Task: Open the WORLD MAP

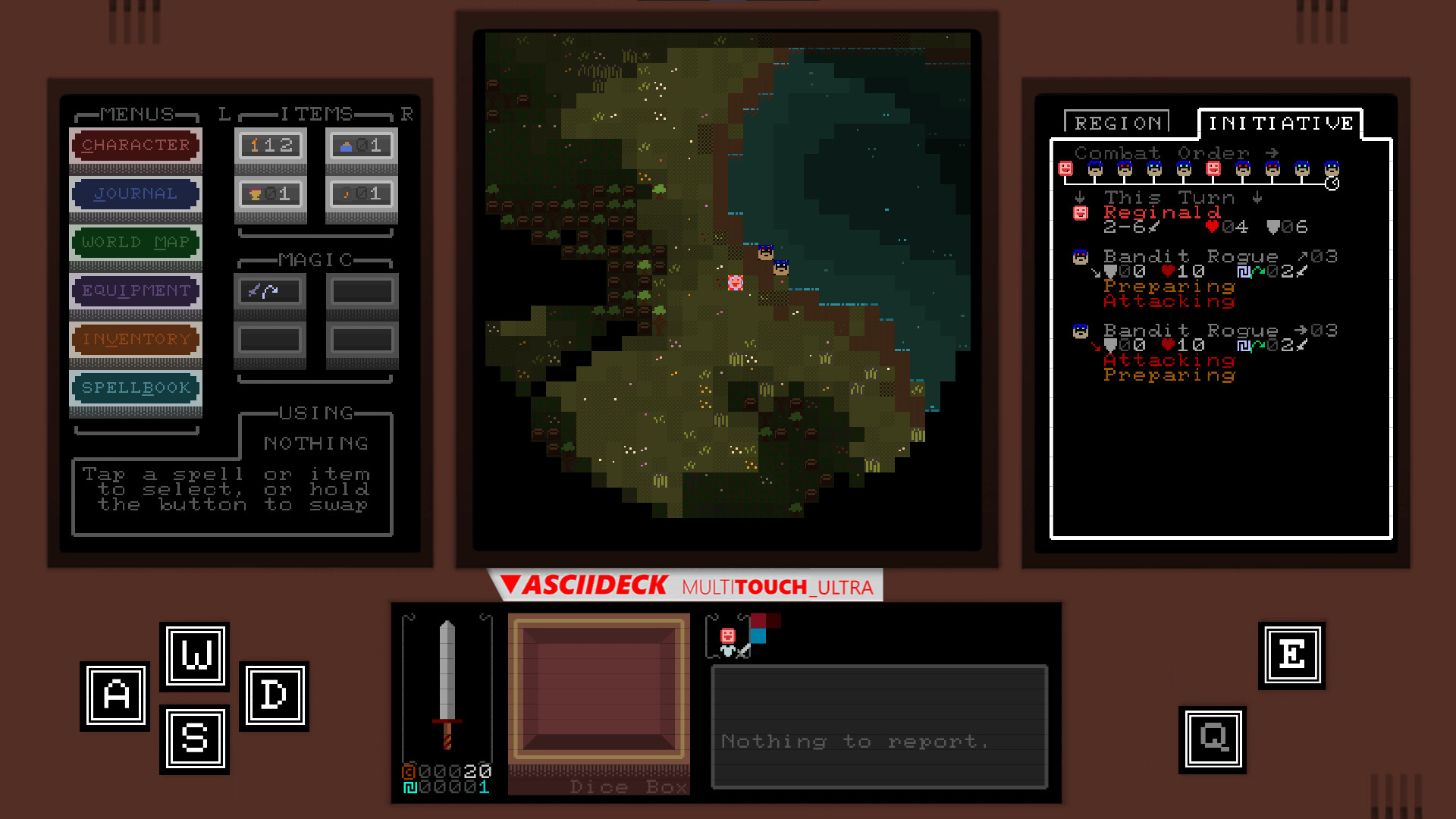Action: [135, 242]
